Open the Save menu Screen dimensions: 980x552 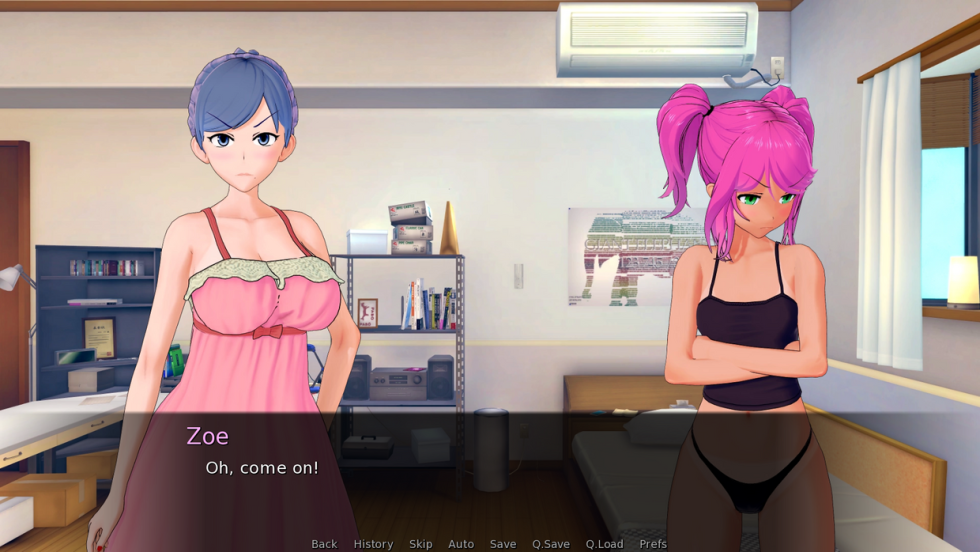[x=503, y=544]
